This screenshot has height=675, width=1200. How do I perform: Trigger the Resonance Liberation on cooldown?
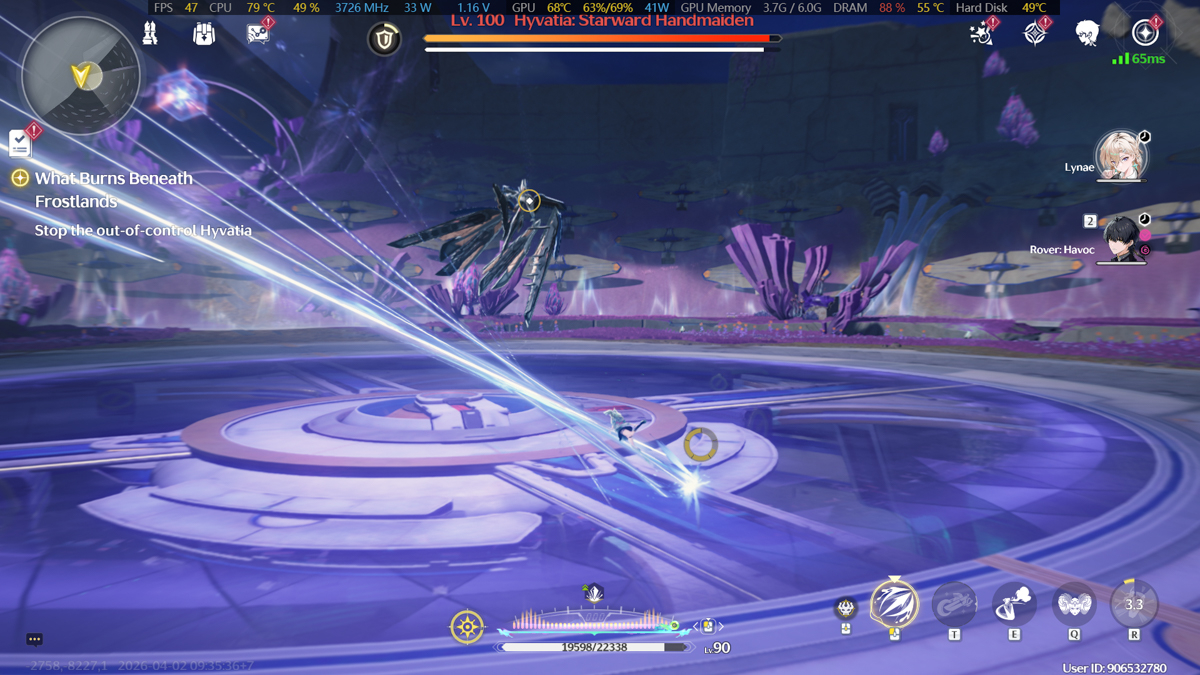[x=1134, y=604]
